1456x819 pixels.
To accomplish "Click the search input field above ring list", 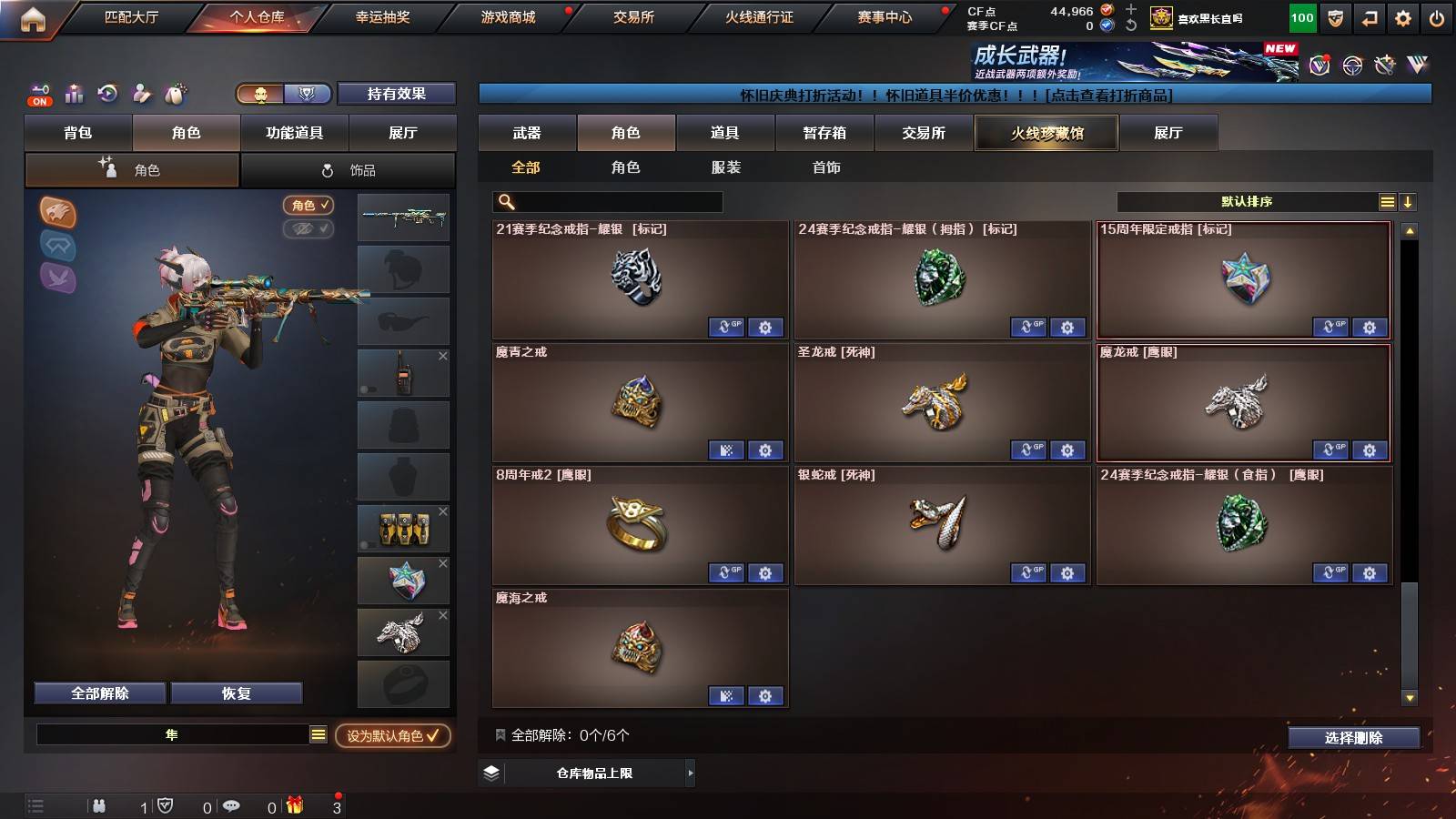I will 605,201.
